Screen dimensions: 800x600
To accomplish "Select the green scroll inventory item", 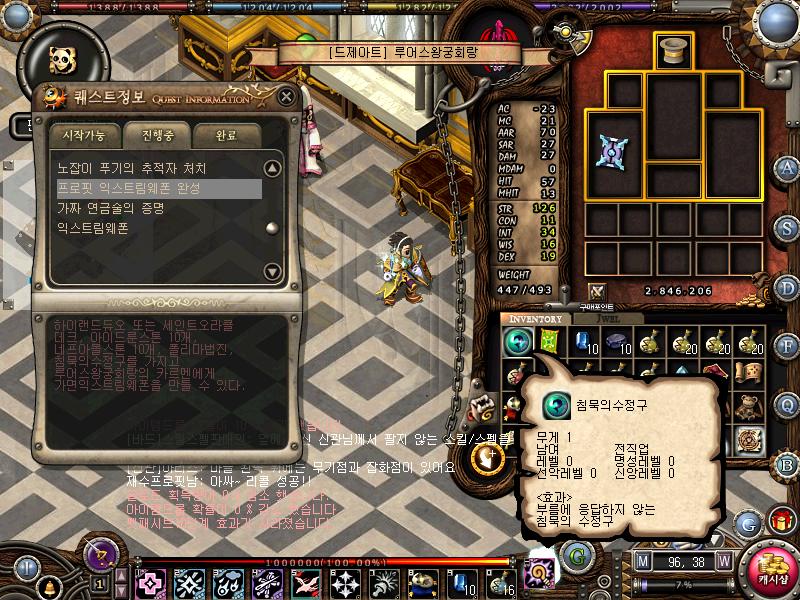I will coord(549,342).
